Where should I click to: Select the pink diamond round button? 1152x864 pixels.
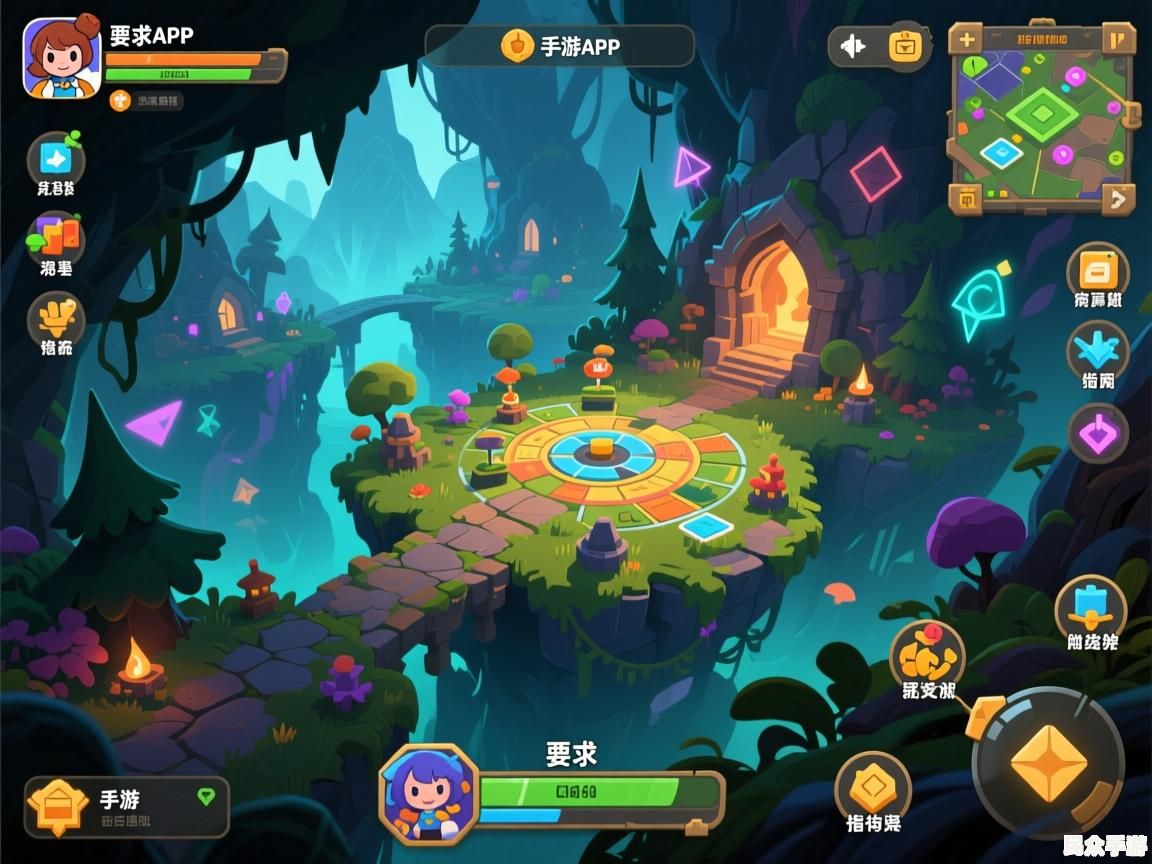1098,433
